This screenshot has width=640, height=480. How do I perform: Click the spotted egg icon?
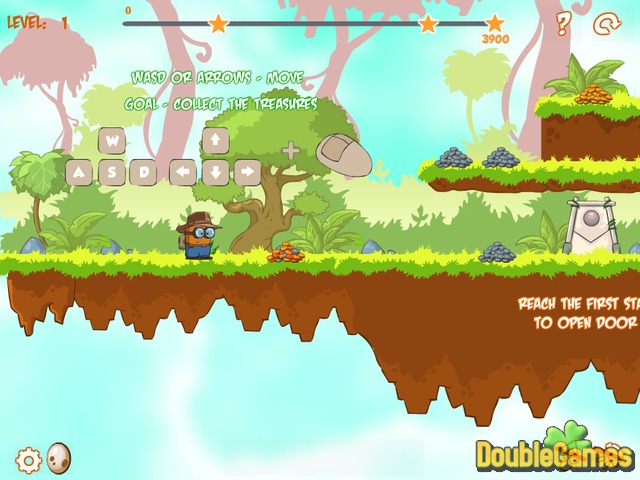[59, 457]
